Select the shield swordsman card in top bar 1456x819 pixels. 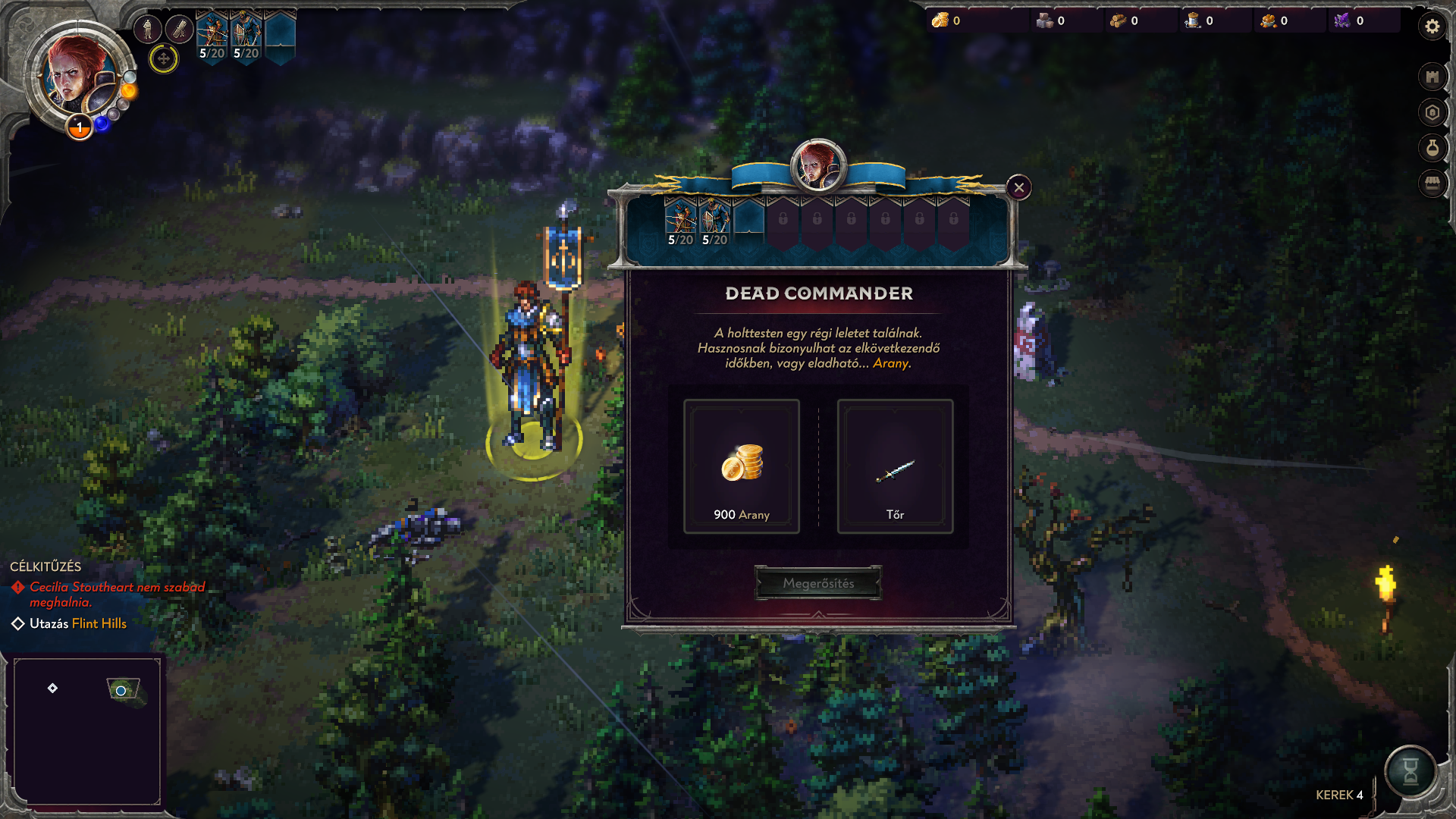[246, 36]
